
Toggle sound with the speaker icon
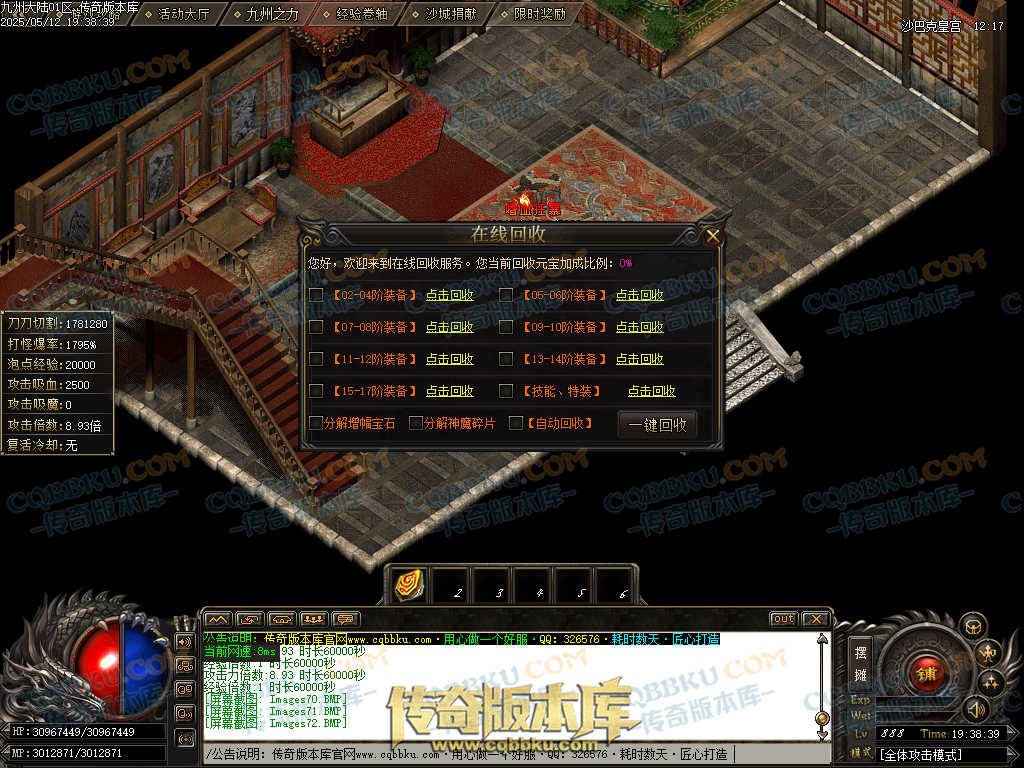pyautogui.click(x=974, y=709)
